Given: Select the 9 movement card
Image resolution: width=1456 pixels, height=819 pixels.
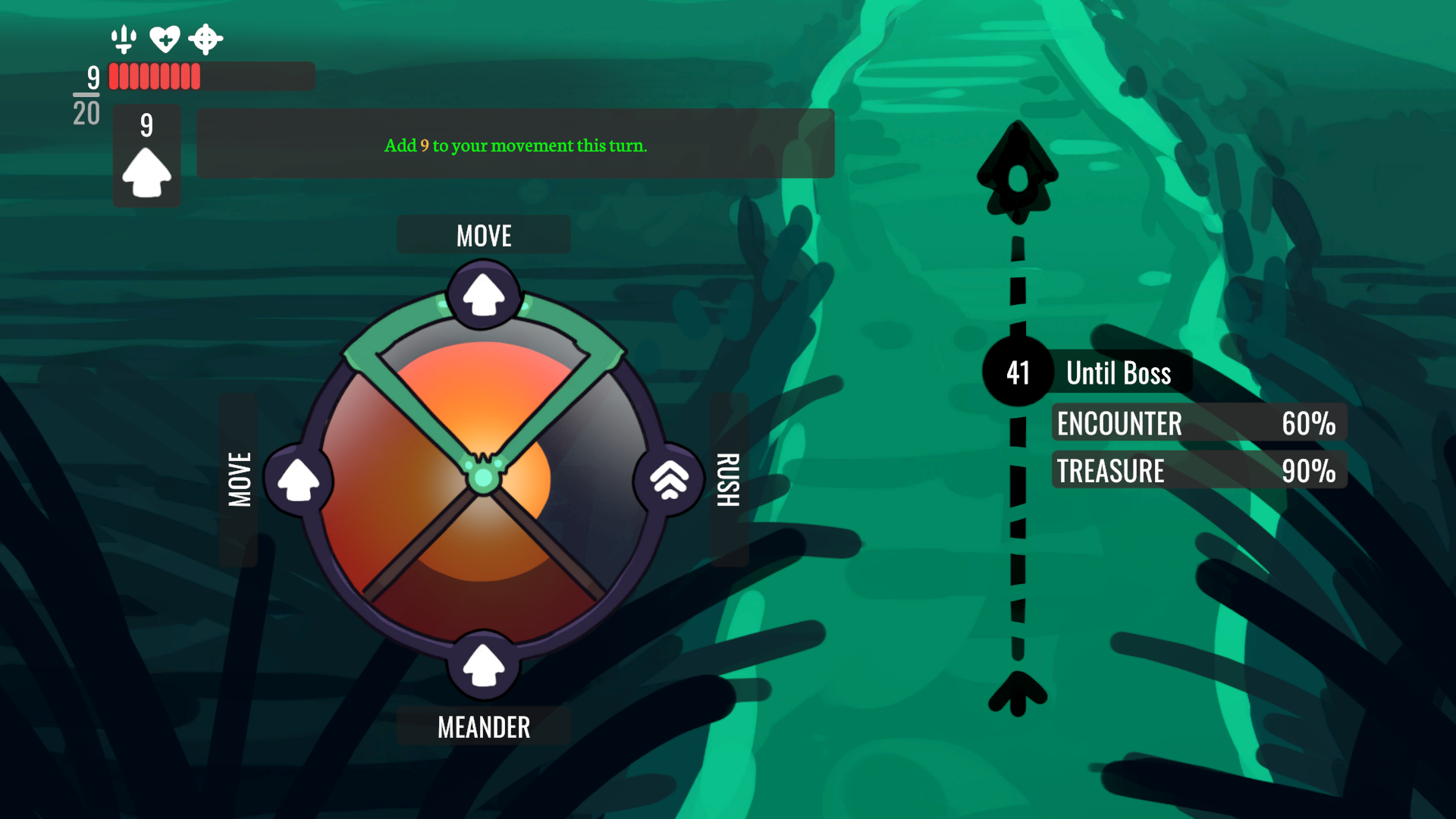Looking at the screenshot, I should [x=146, y=156].
